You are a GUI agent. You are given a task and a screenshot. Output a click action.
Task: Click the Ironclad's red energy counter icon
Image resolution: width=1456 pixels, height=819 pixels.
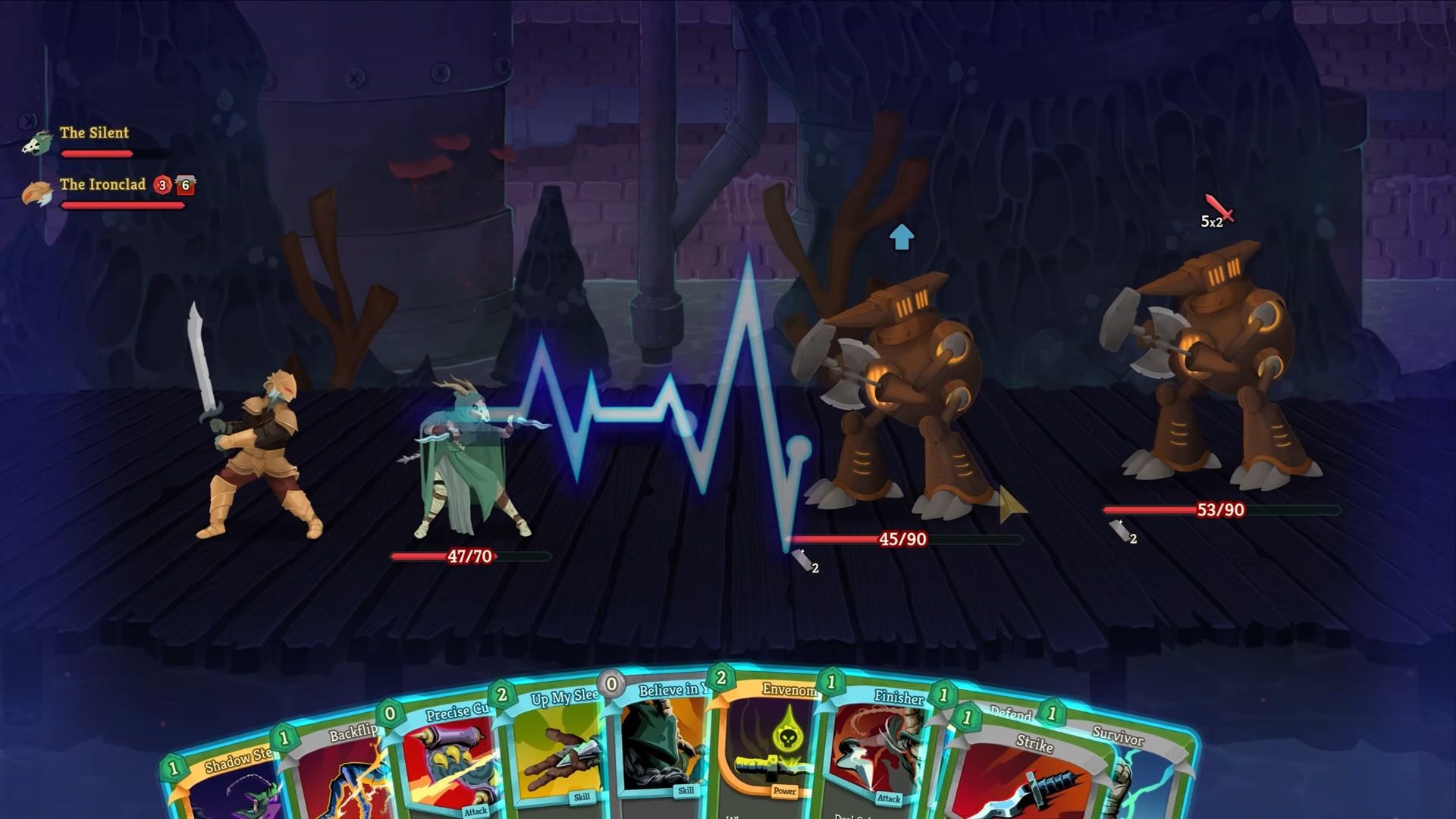click(x=162, y=185)
